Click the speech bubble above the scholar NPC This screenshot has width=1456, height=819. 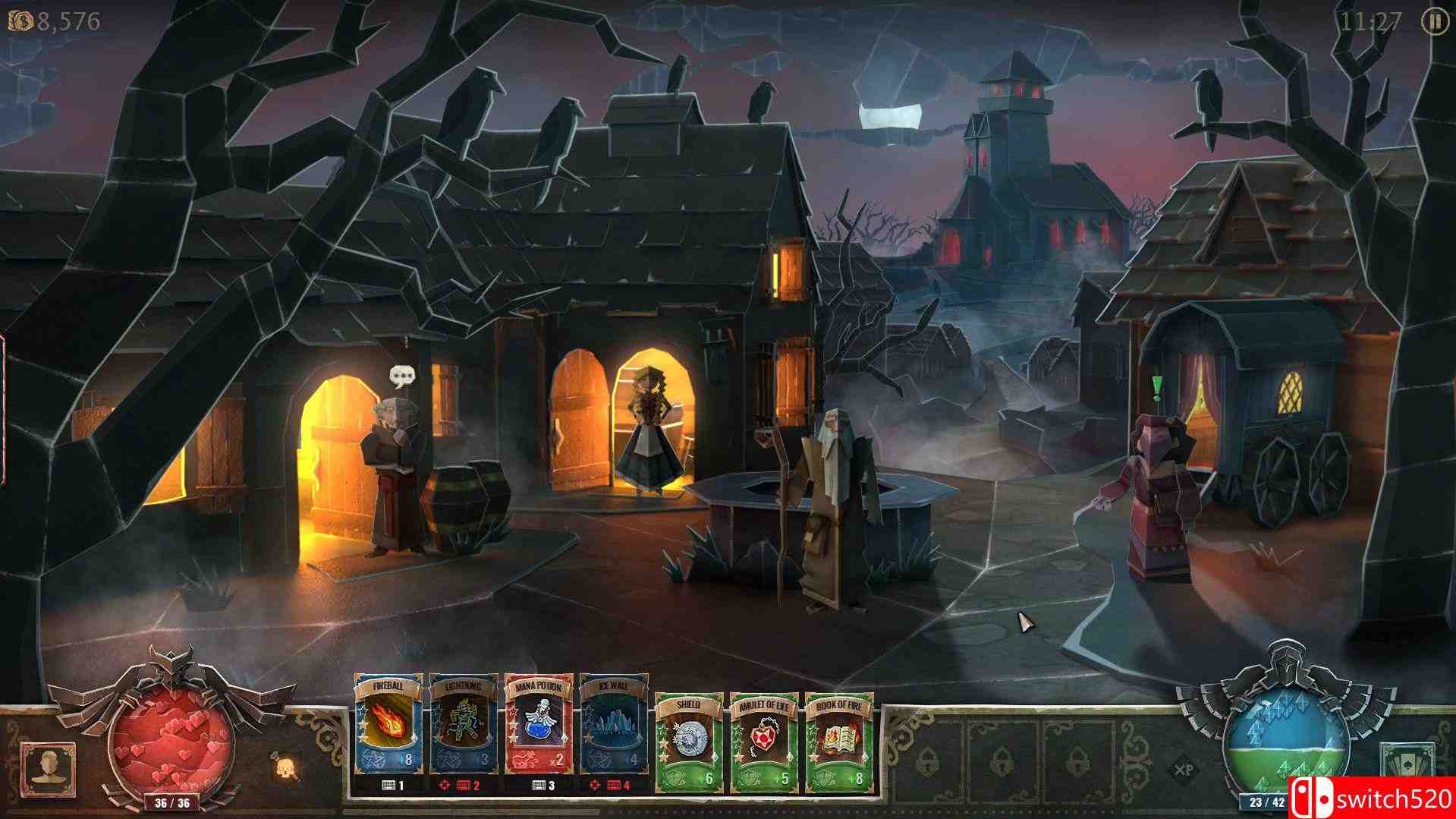click(402, 373)
